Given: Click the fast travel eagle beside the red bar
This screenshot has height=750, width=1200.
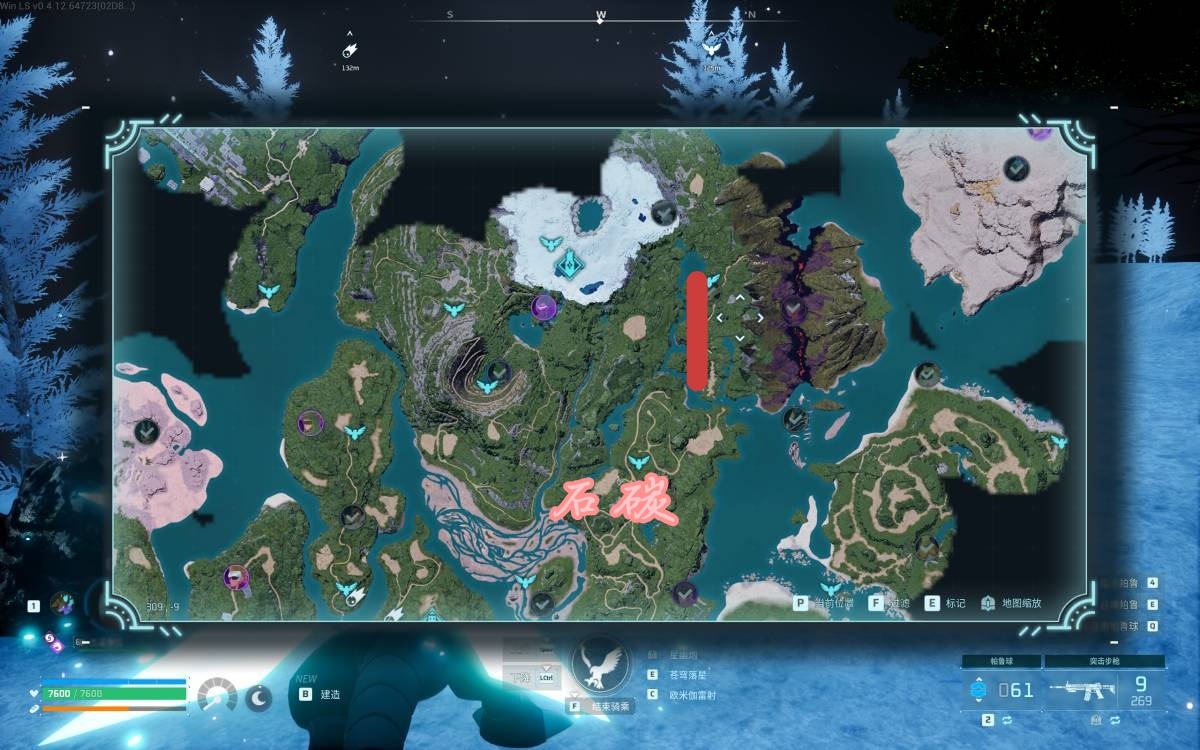Looking at the screenshot, I should point(713,280).
